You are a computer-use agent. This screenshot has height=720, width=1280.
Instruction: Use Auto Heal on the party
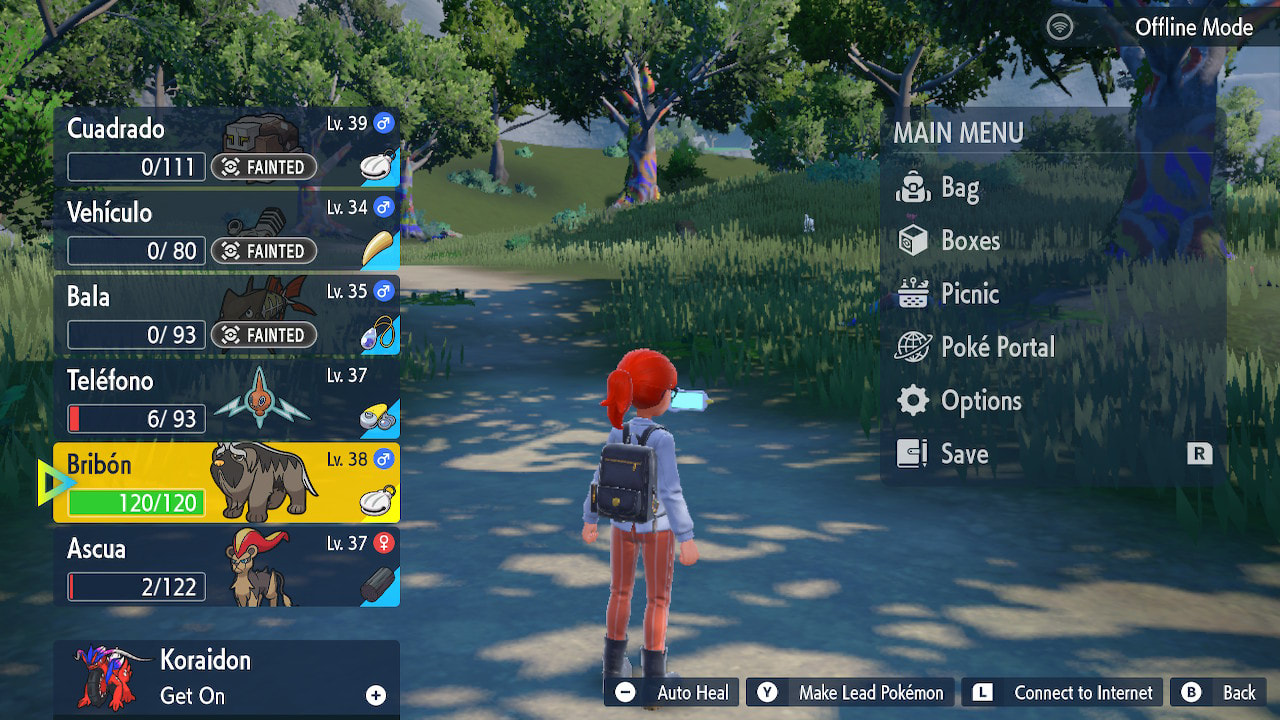(672, 693)
